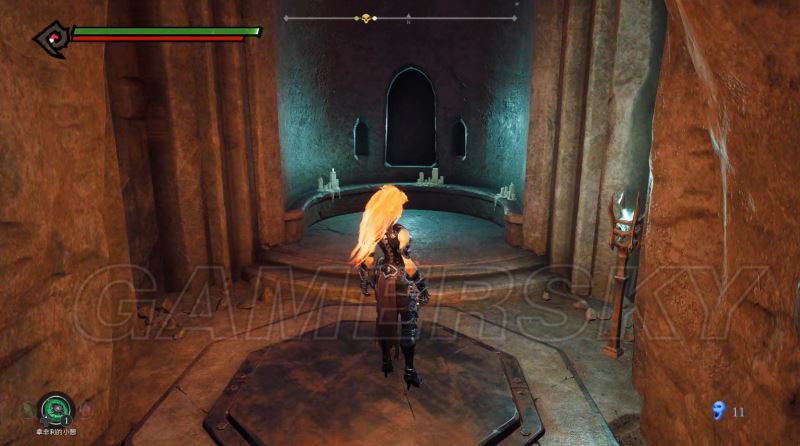Viewport: 800px width, 446px height.
Task: Open the character emblem beside health bar
Action: (x=49, y=38)
